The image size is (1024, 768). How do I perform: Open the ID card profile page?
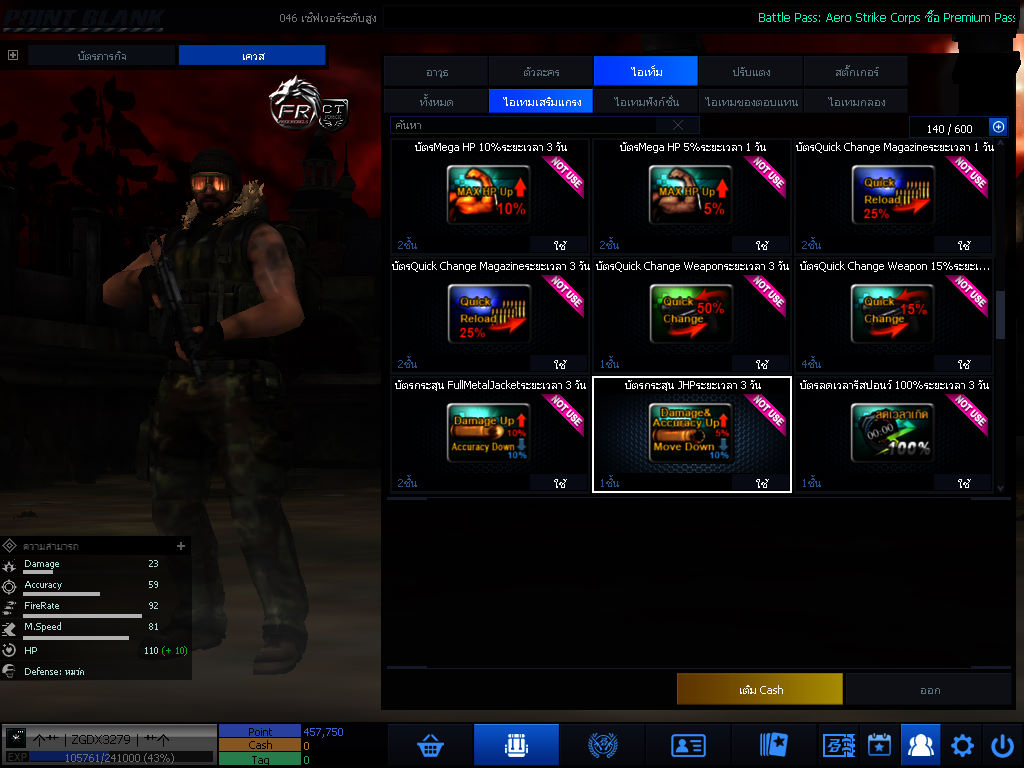[688, 745]
